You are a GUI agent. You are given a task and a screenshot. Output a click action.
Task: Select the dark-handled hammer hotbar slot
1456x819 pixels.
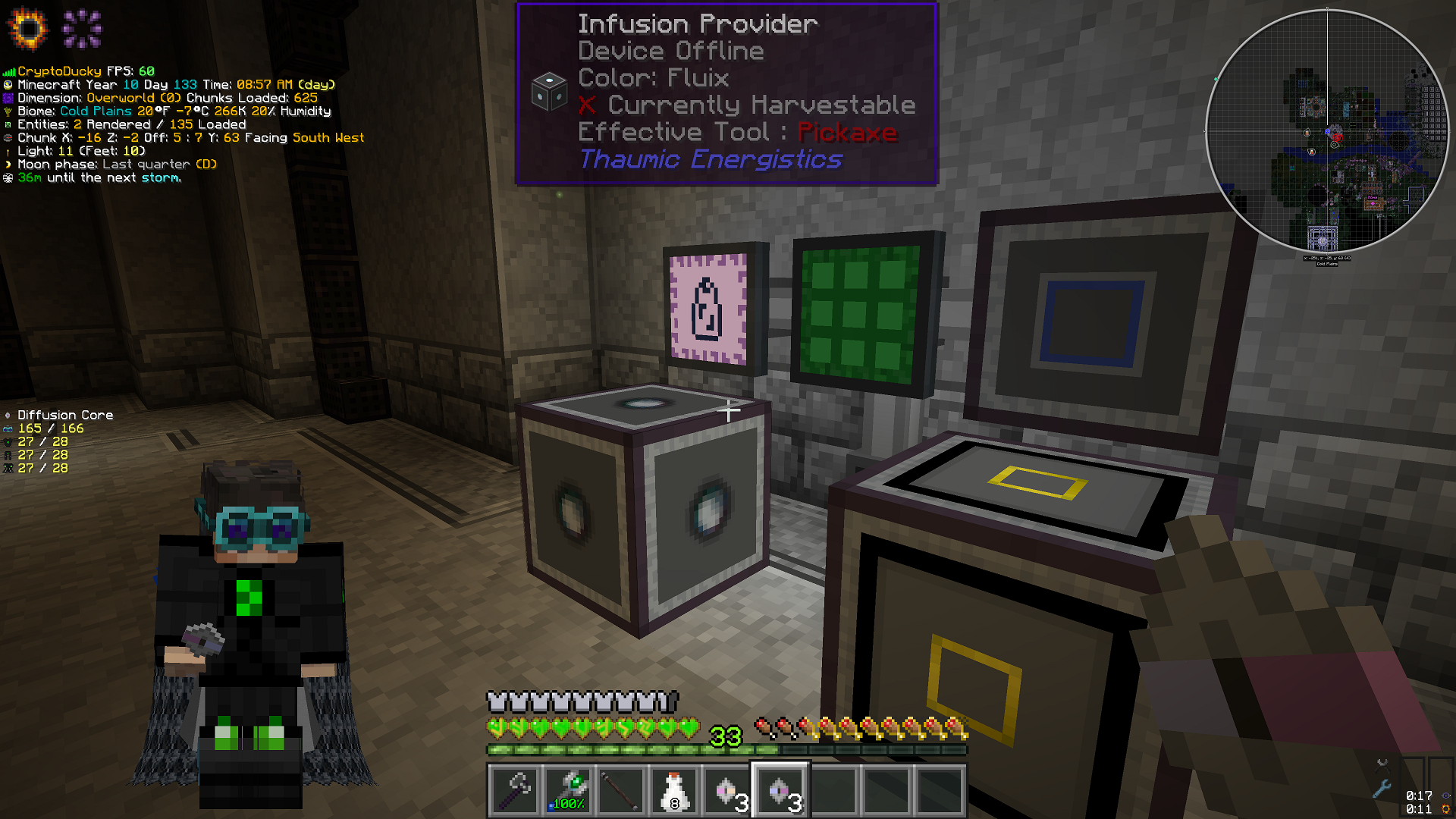click(516, 791)
